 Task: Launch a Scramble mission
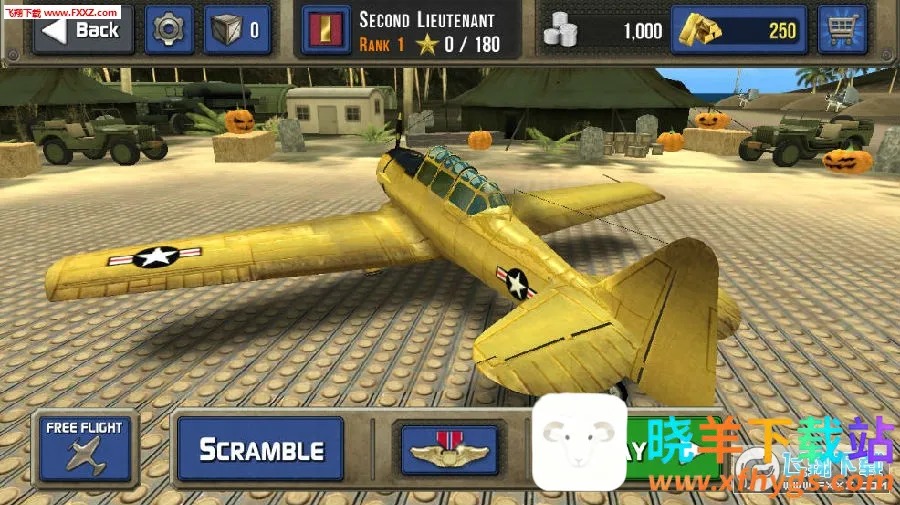click(260, 449)
